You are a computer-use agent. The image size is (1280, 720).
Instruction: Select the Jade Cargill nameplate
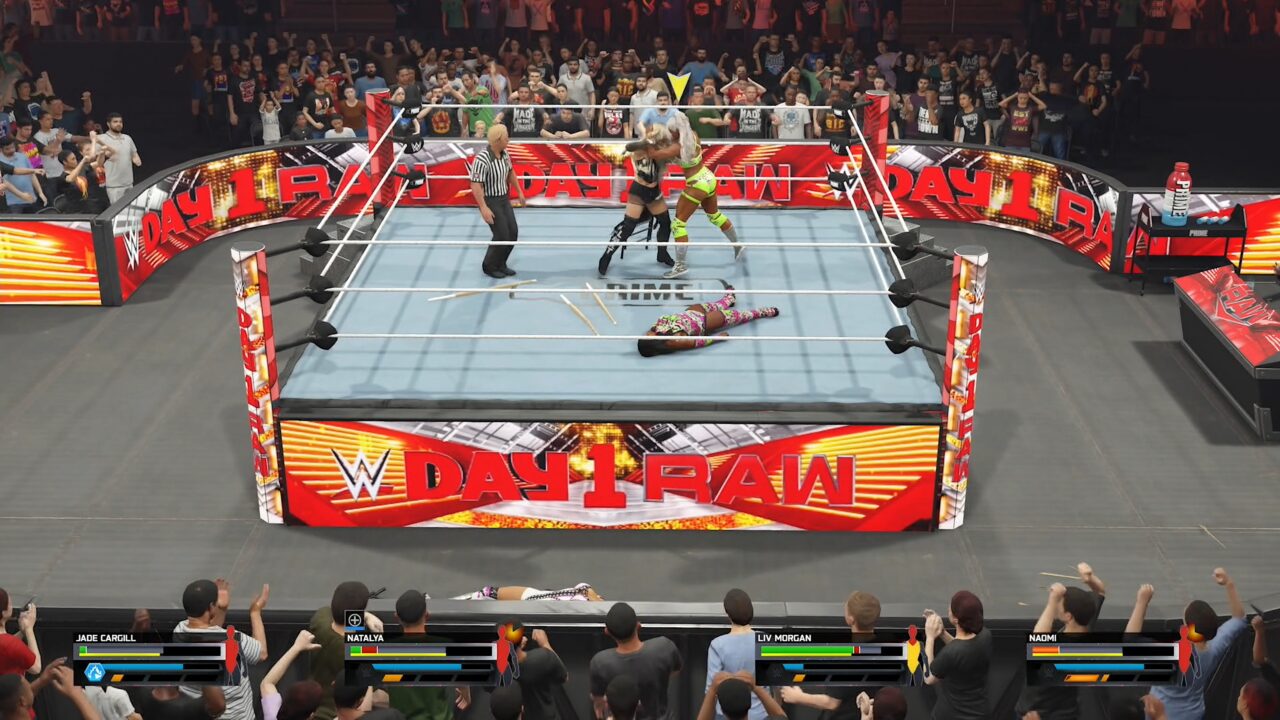[105, 638]
